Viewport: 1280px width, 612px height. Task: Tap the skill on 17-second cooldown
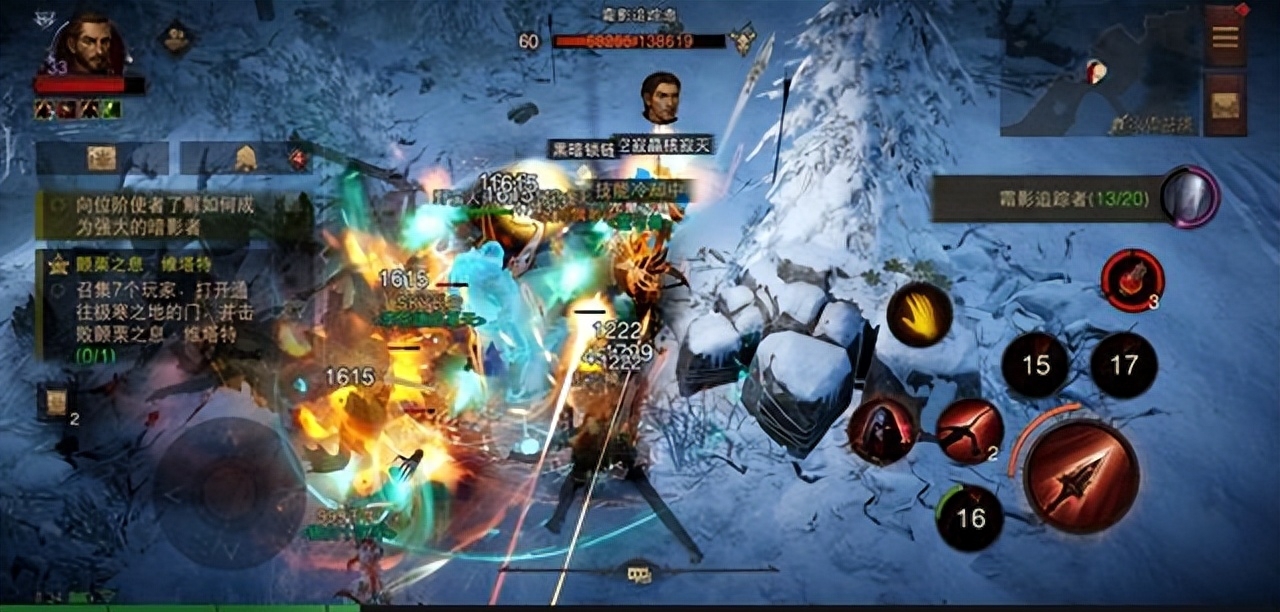[x=1124, y=365]
